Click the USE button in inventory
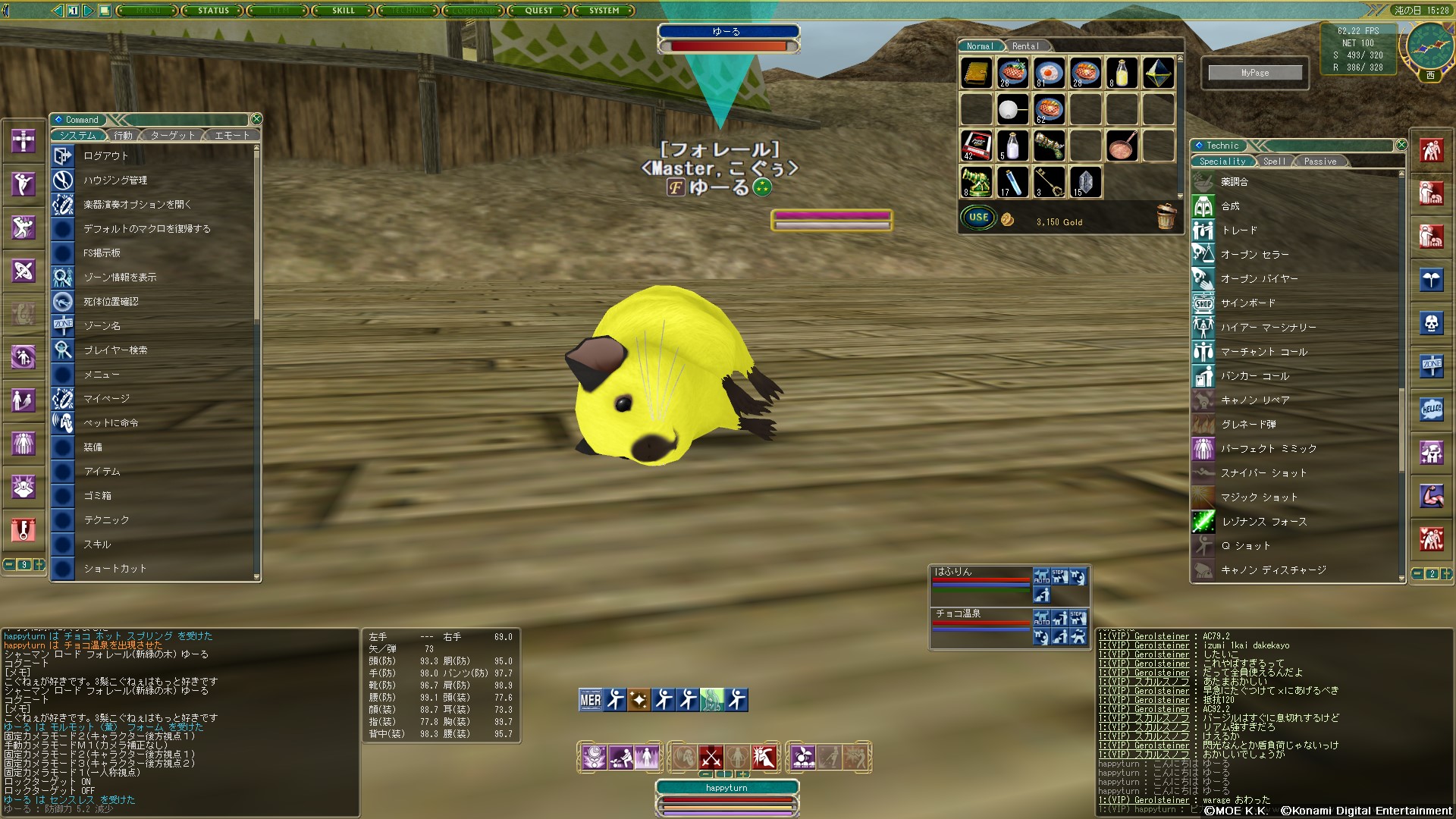 978,218
